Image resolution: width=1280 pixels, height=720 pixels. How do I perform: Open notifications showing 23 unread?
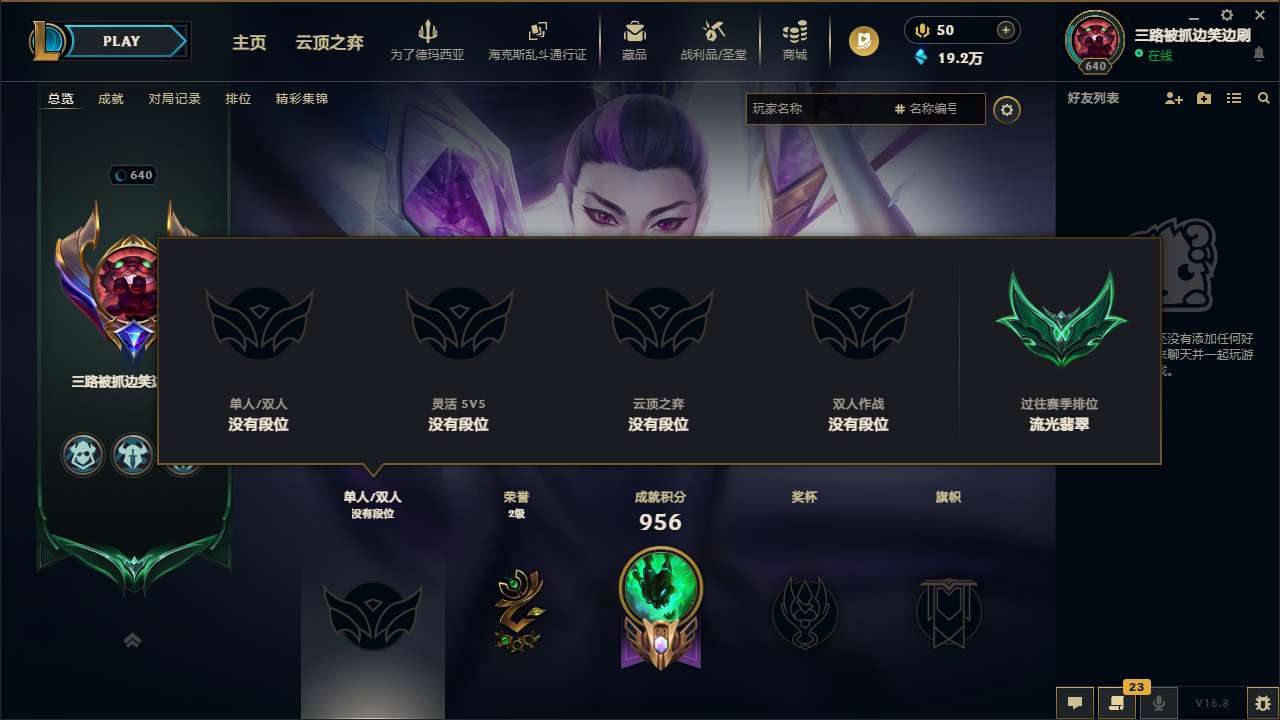(x=1115, y=703)
